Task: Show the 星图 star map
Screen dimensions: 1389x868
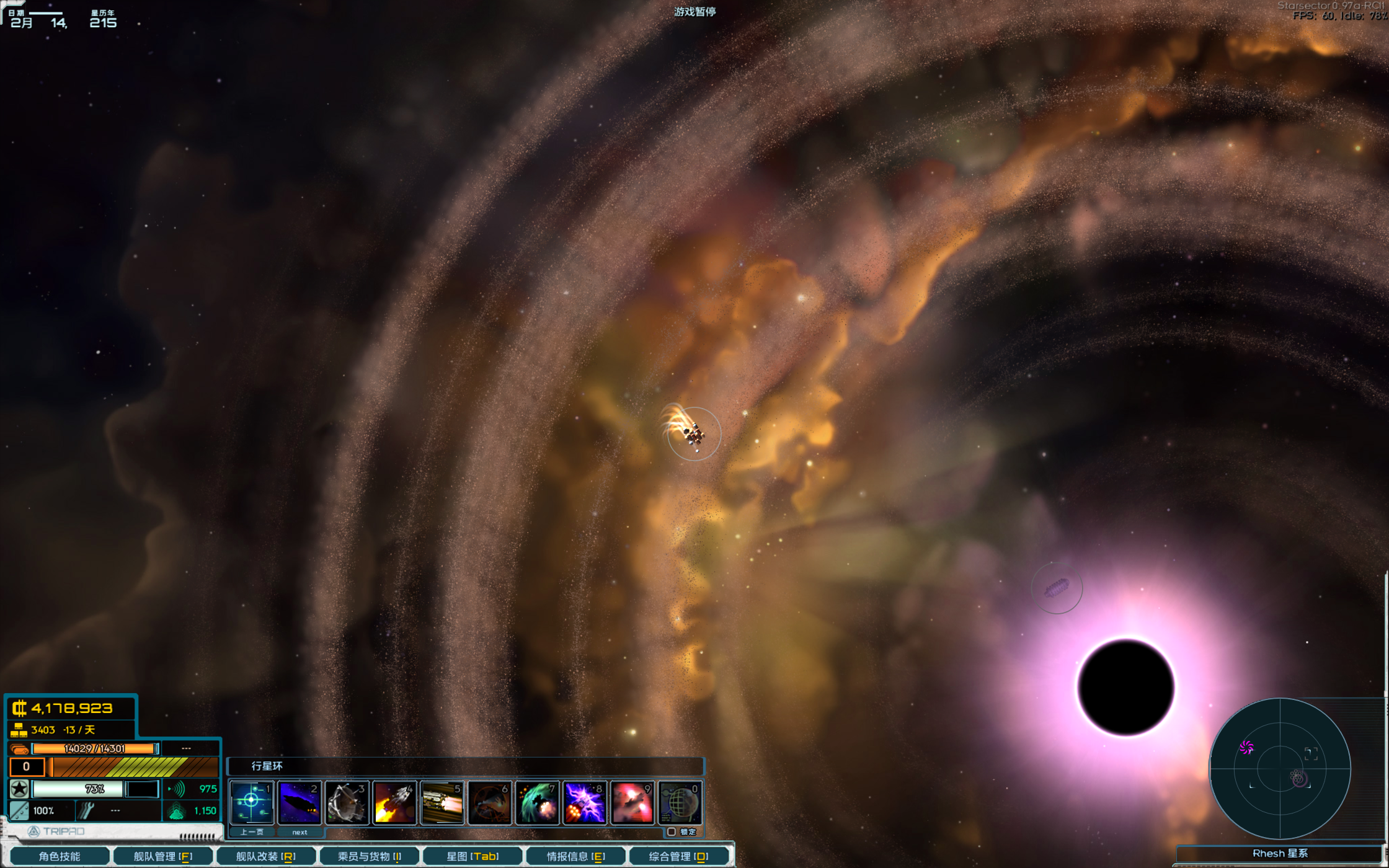Action: coord(473,856)
